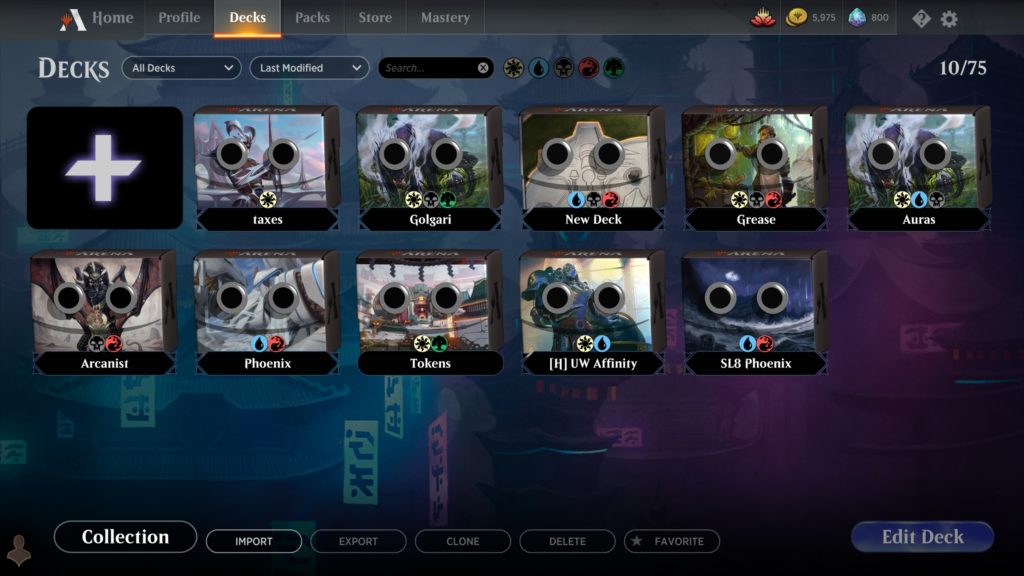This screenshot has width=1024, height=576.
Task: Click the Import button
Action: pos(253,541)
